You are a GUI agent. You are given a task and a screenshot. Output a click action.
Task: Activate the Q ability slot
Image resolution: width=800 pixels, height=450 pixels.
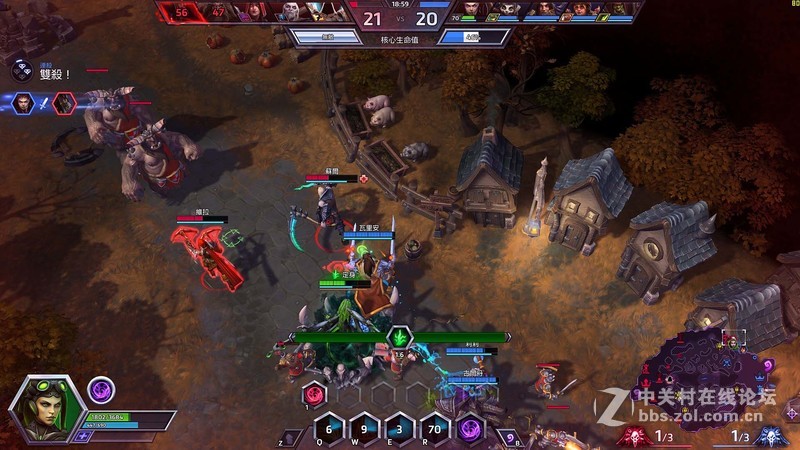[x=329, y=429]
